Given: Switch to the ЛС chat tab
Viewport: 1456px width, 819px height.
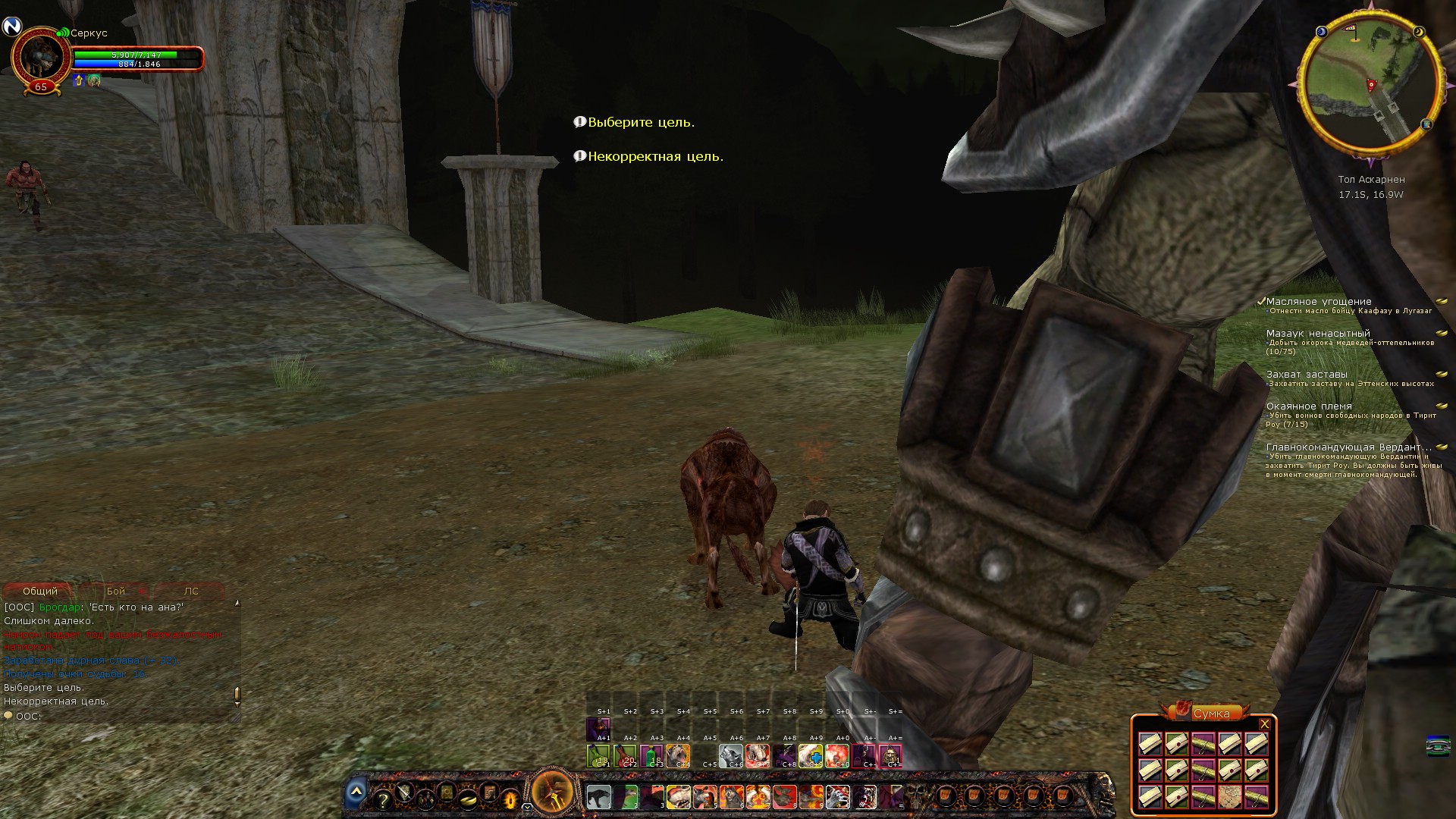Looking at the screenshot, I should point(191,591).
